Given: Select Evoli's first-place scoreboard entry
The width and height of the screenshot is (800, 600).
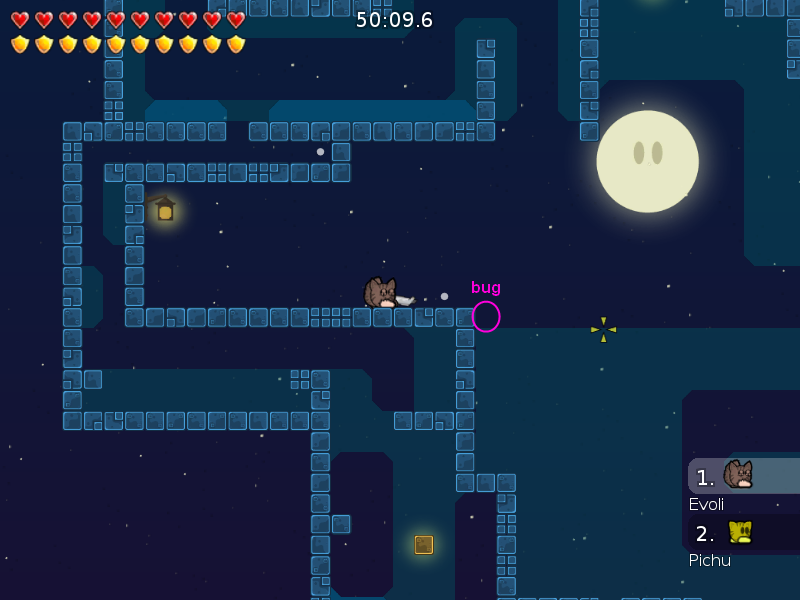Looking at the screenshot, I should 742,477.
